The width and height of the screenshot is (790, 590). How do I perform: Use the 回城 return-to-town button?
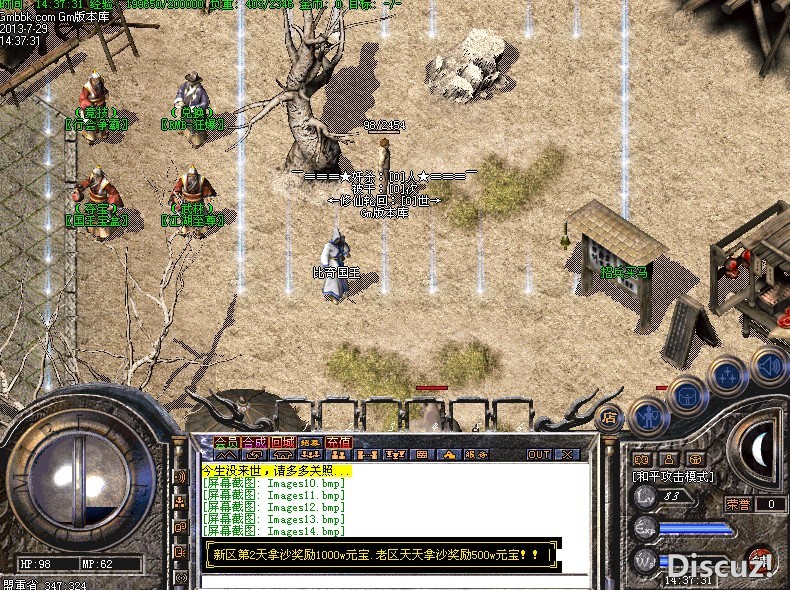coord(282,442)
